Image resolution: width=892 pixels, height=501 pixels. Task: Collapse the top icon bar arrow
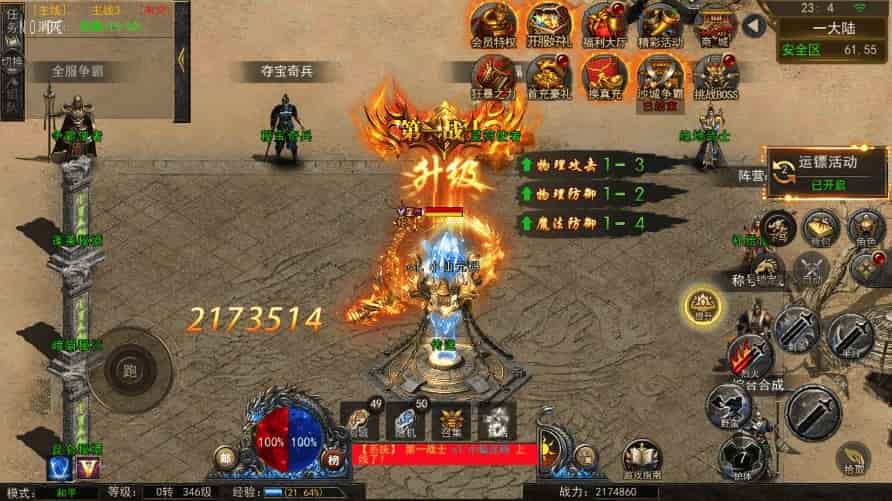pos(763,16)
